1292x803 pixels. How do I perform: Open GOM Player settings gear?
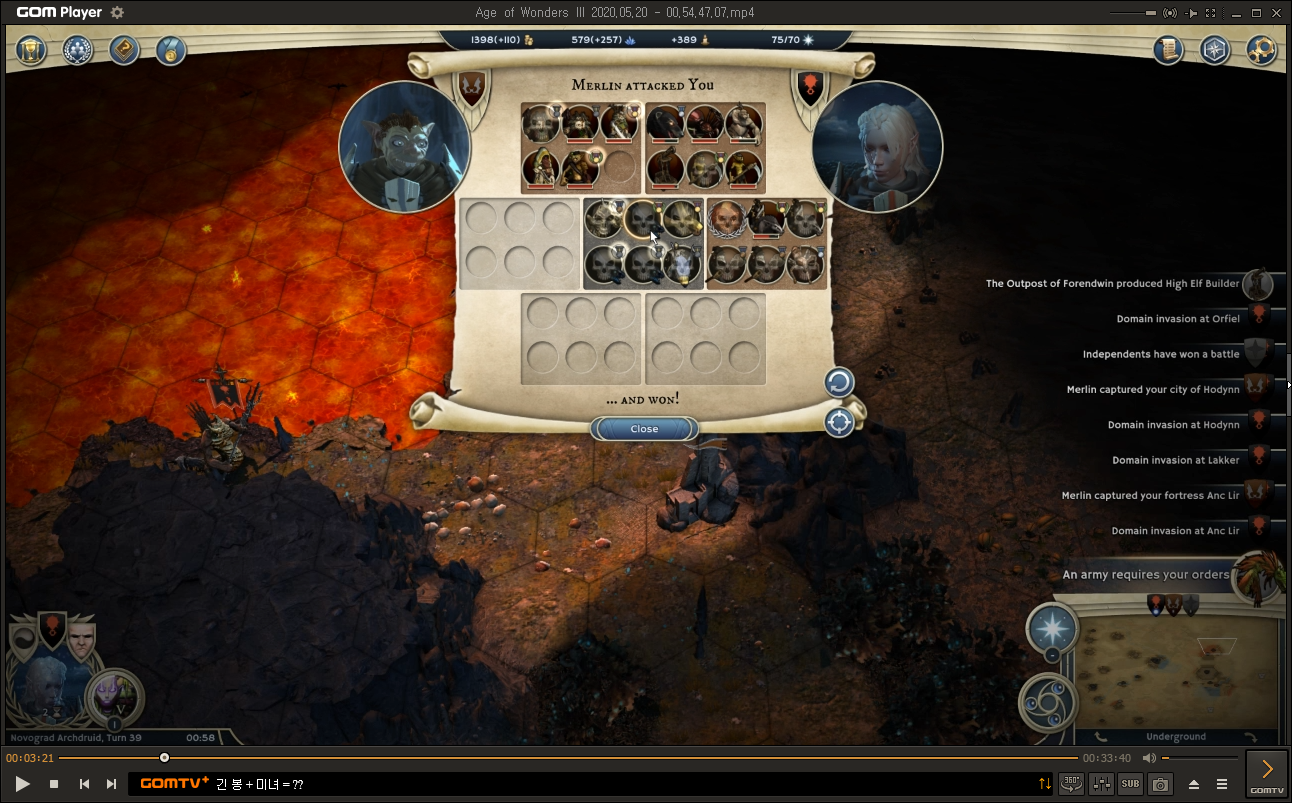(117, 13)
